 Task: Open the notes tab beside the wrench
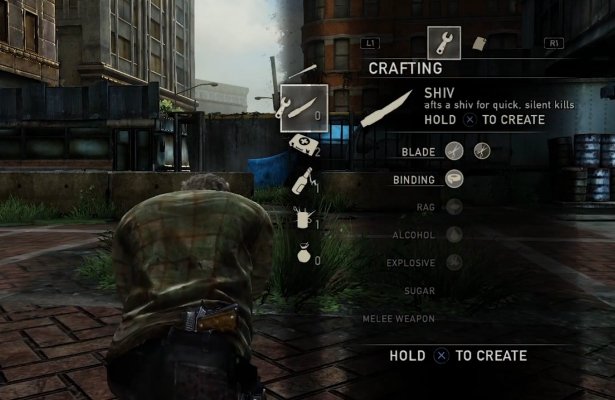click(479, 44)
